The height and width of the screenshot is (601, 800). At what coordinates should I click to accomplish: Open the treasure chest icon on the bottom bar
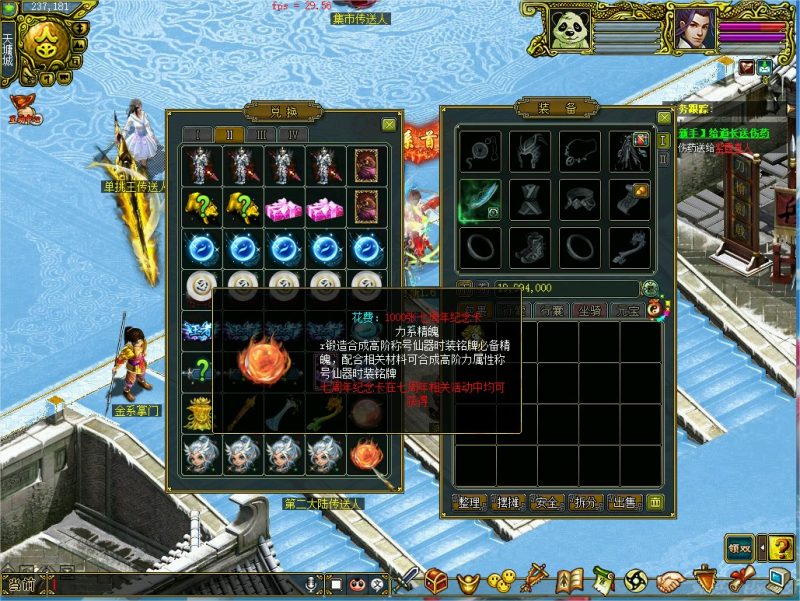[435, 580]
